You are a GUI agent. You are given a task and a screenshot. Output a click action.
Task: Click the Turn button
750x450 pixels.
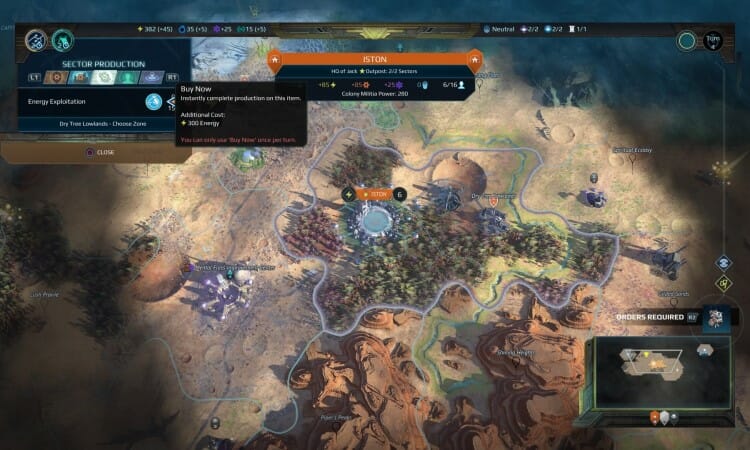(712, 41)
